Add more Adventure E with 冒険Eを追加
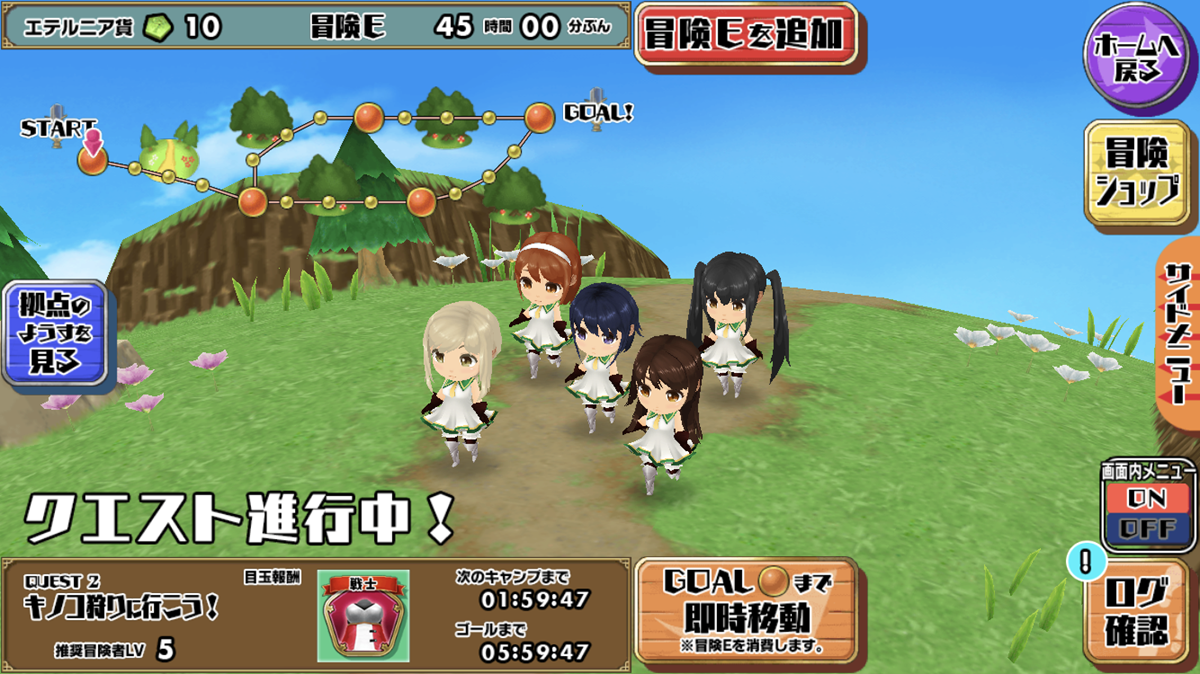This screenshot has height=674, width=1200. [x=747, y=35]
